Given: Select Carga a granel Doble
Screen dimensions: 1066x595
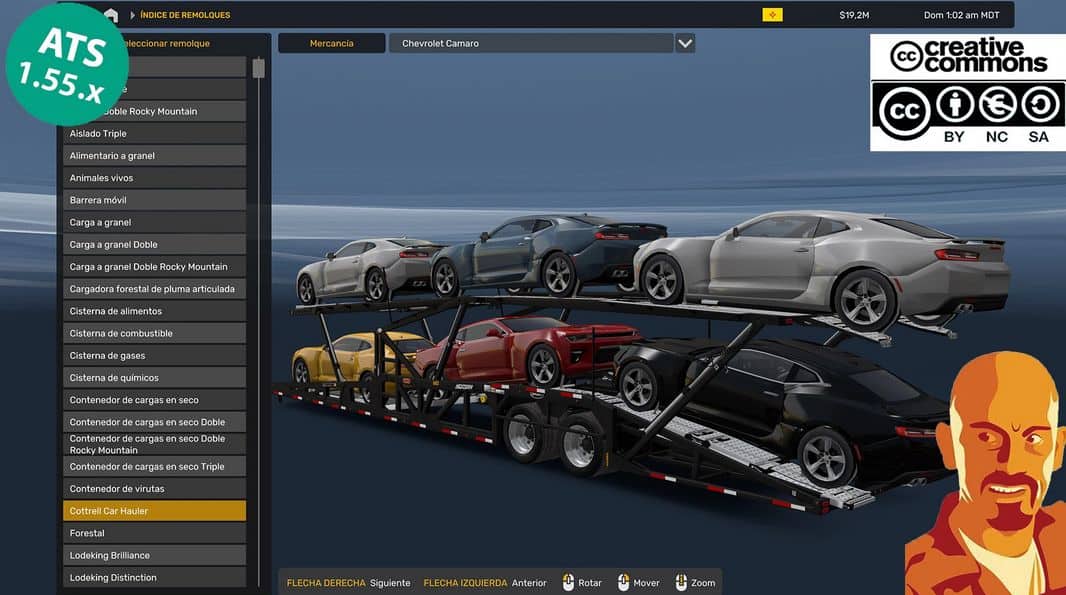Looking at the screenshot, I should (154, 244).
